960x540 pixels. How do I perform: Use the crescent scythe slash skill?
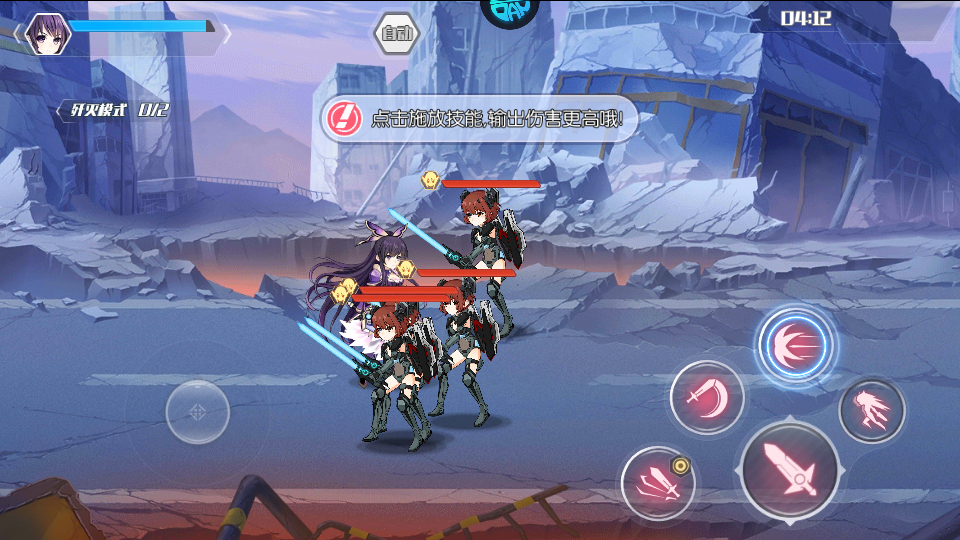click(707, 398)
